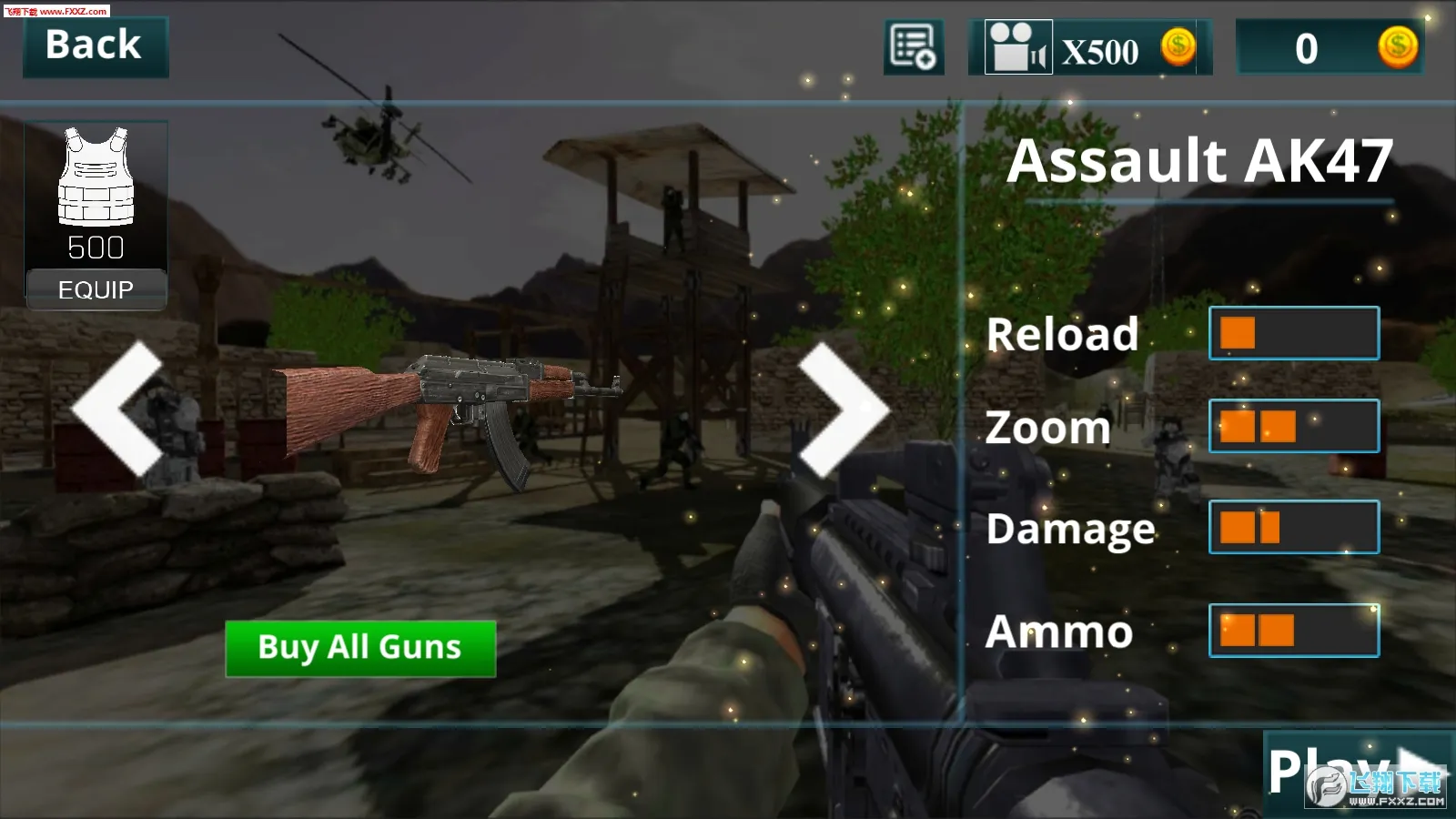Open the quest list icon with plus badge
The height and width of the screenshot is (819, 1456).
(x=914, y=45)
